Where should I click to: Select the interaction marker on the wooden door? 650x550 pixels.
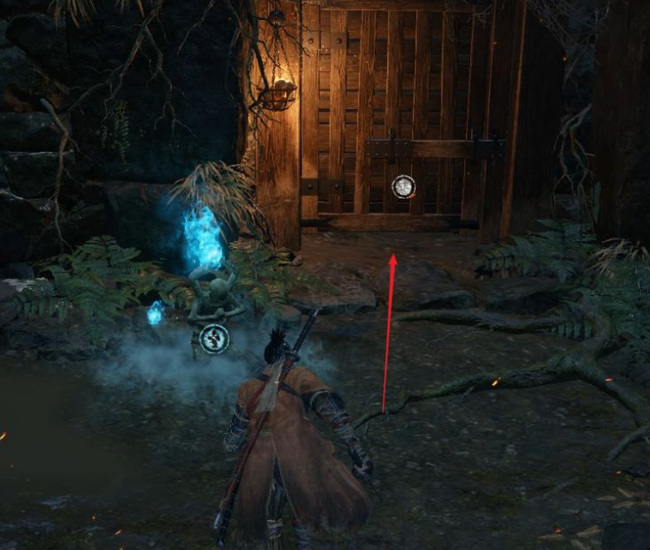[403, 186]
